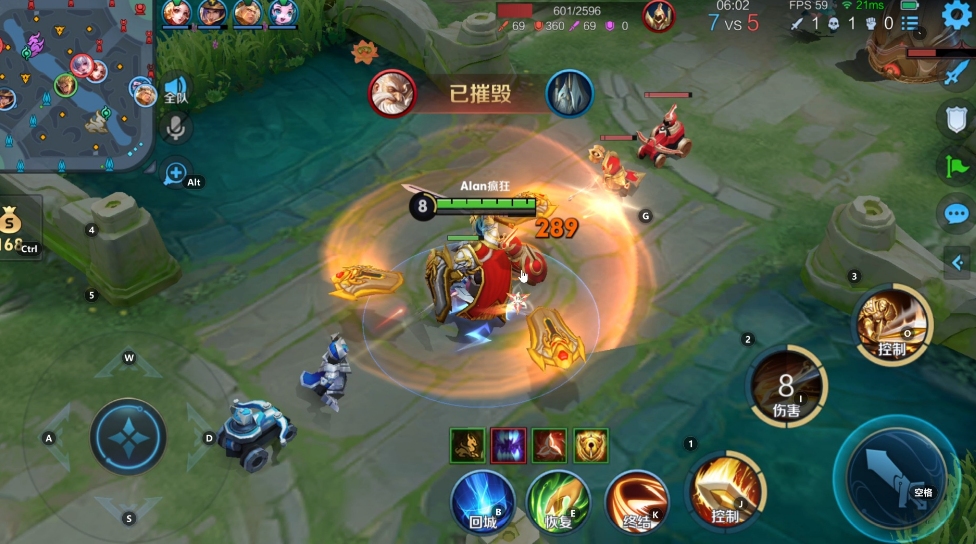Viewport: 976px width, 544px height.
Task: Toggle the 全队 team speaker icon
Action: (176, 90)
